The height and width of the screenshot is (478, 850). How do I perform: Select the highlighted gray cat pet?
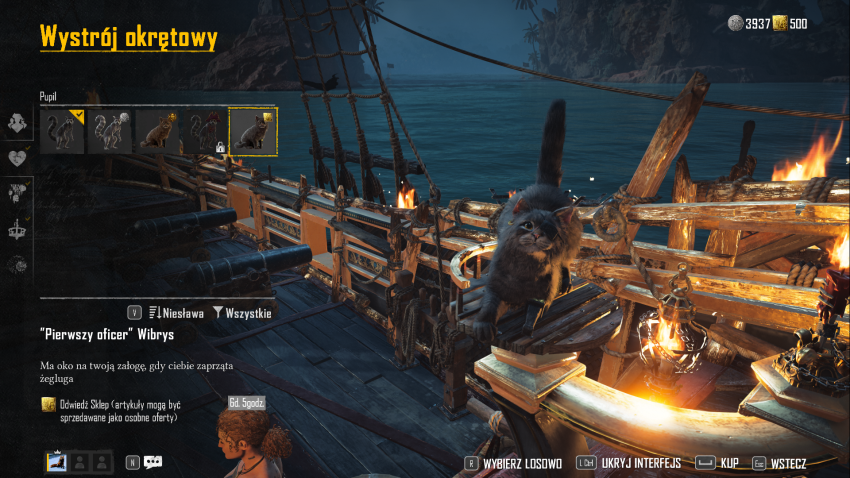tap(253, 131)
